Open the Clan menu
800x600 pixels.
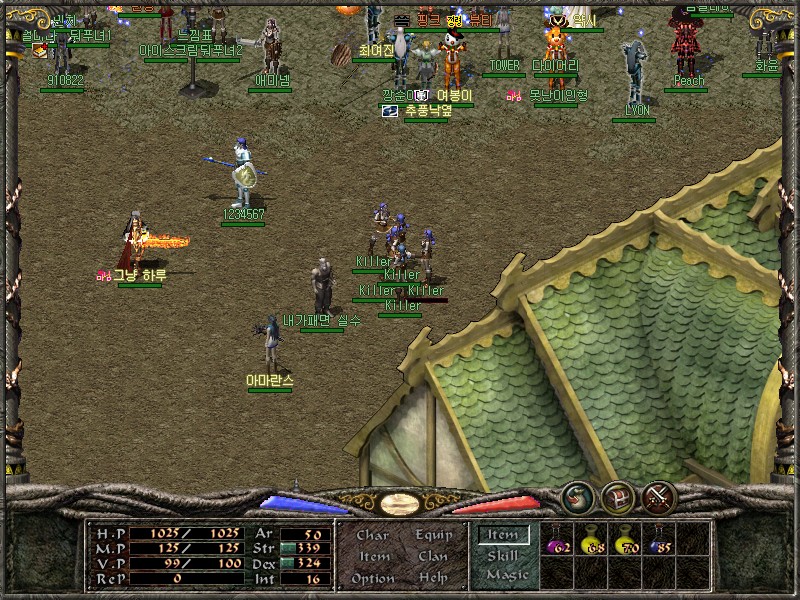[x=433, y=556]
